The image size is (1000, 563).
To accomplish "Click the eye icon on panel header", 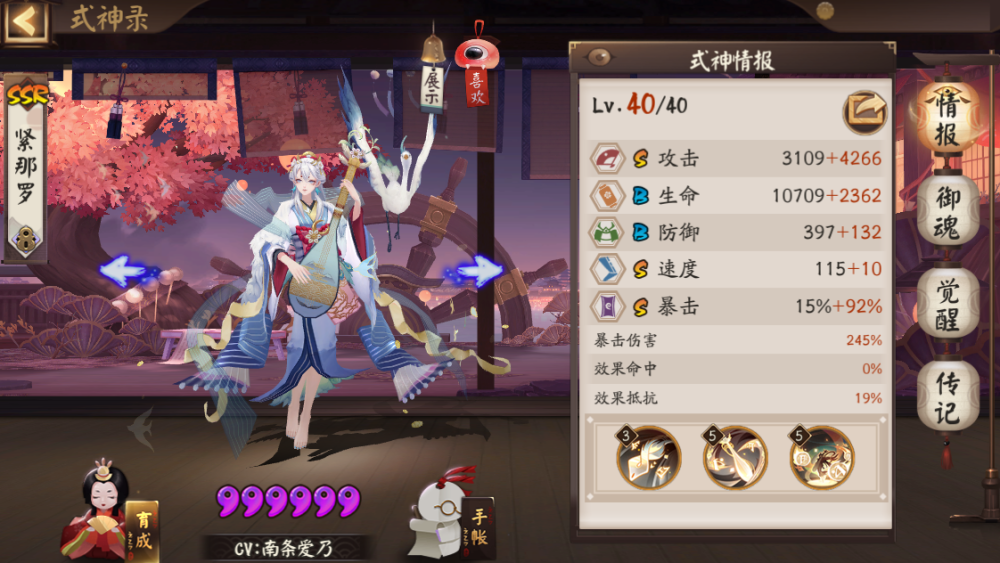I will (x=601, y=57).
